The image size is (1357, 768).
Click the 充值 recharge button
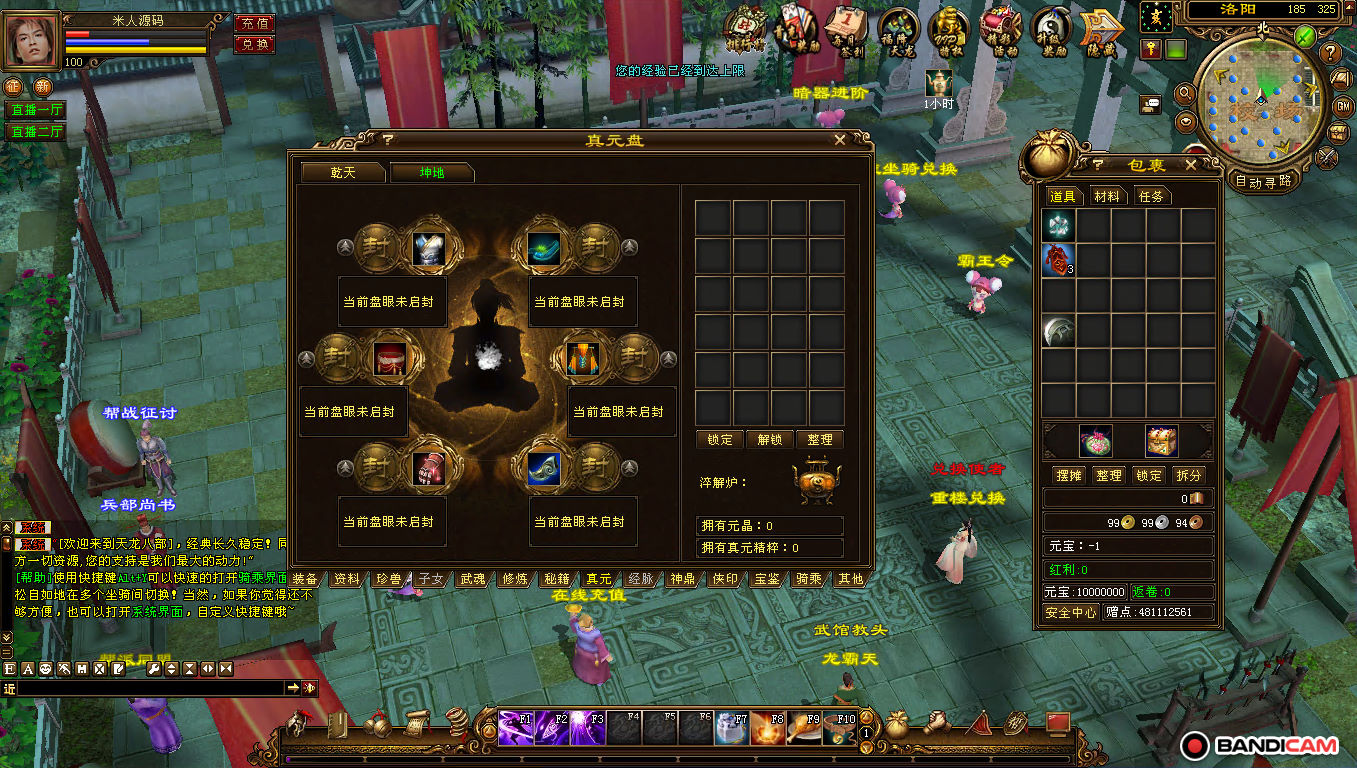point(254,23)
